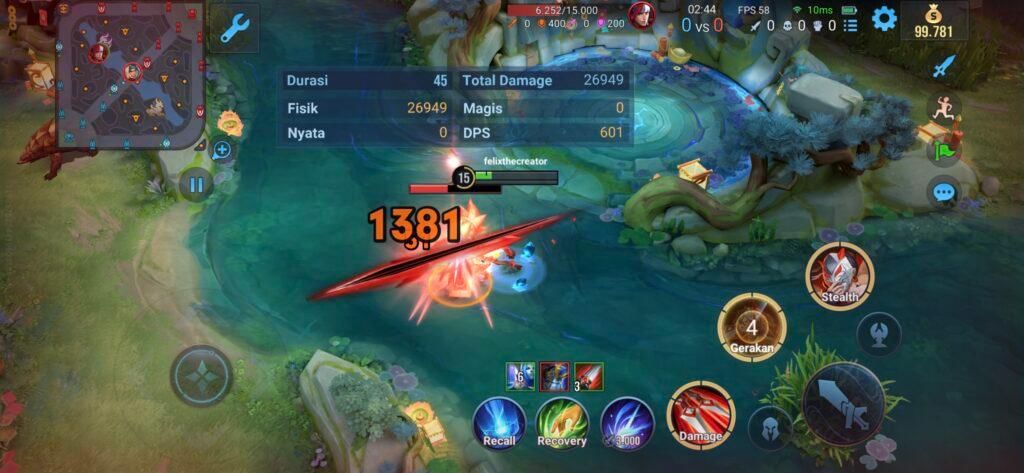This screenshot has width=1024, height=473.
Task: Cast the Damage skill
Action: [x=700, y=415]
